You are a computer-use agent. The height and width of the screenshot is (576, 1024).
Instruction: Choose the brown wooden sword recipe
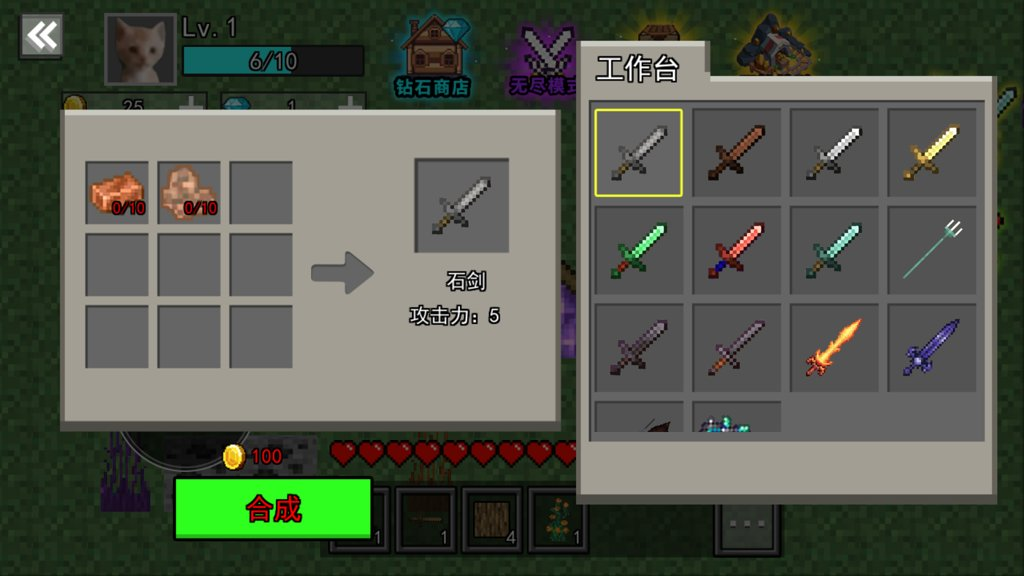[736, 152]
